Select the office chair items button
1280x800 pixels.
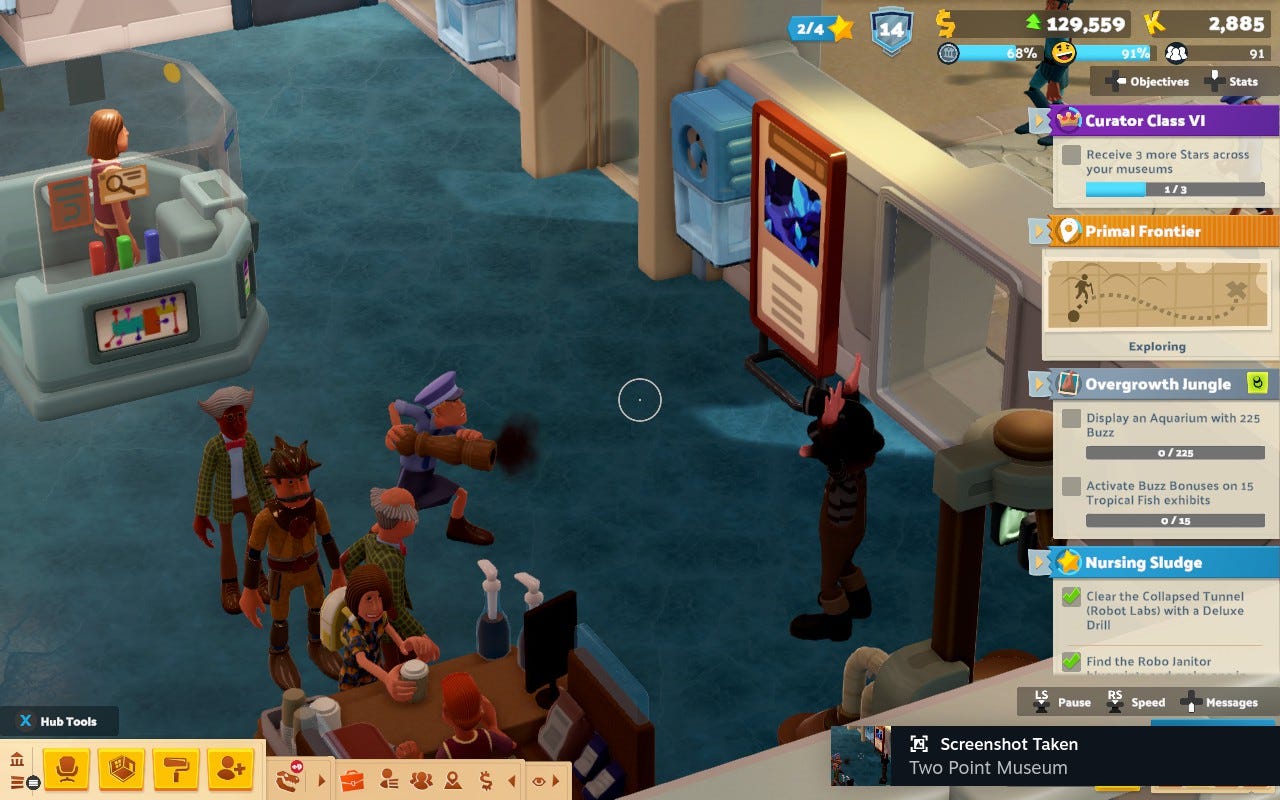67,768
